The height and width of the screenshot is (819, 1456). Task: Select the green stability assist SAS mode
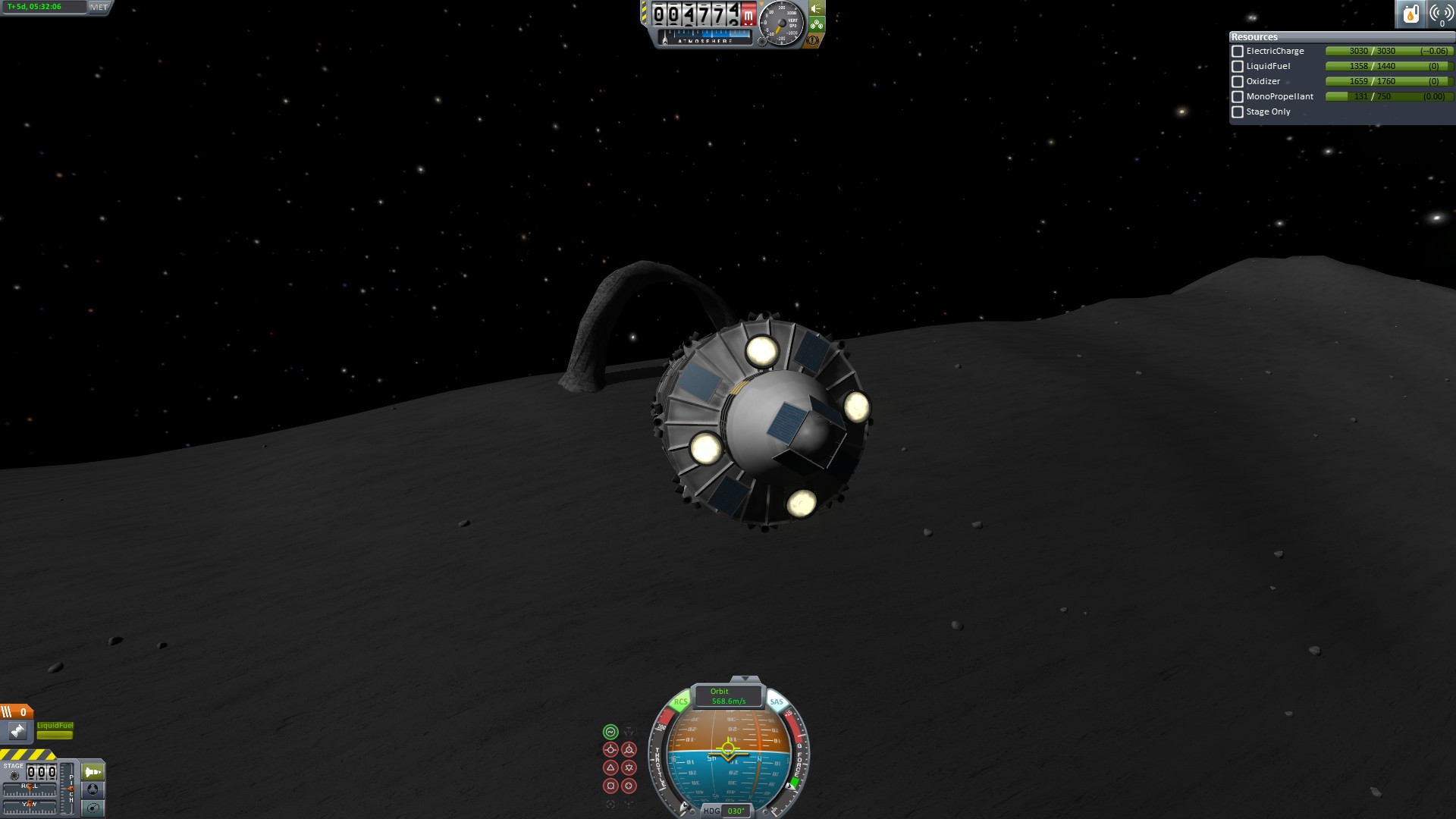click(x=610, y=732)
